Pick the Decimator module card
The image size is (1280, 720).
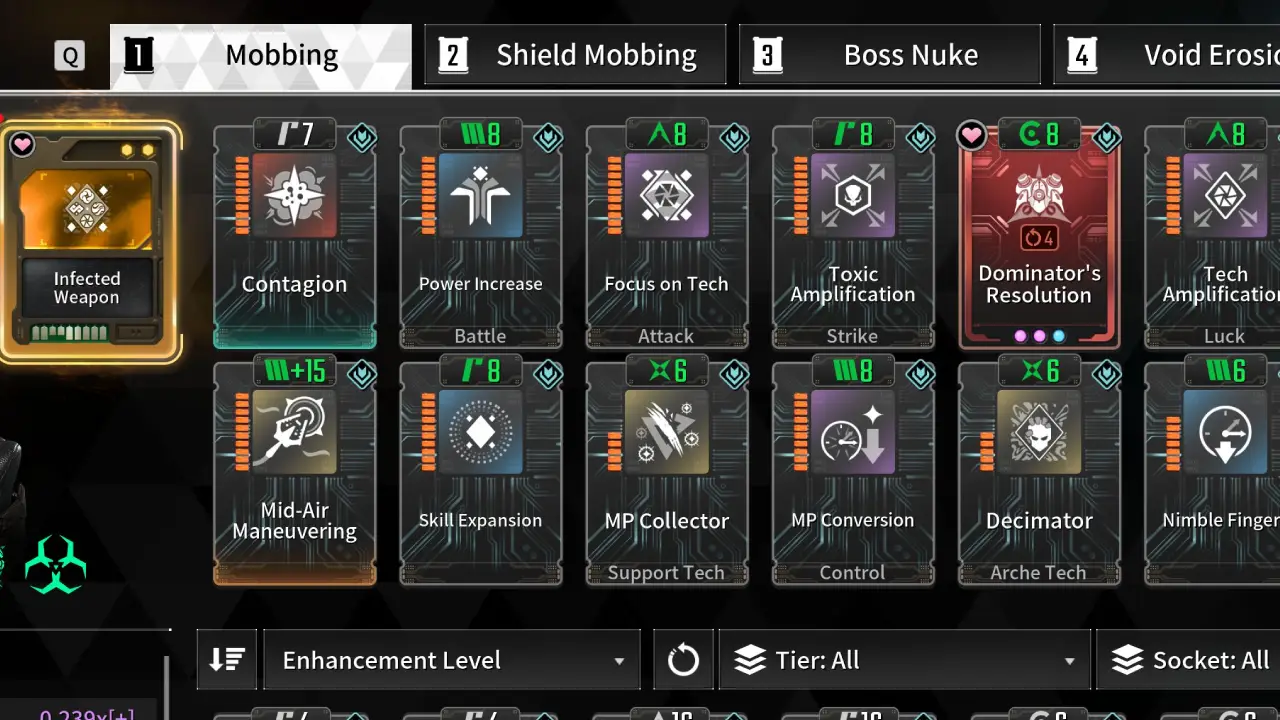(x=1039, y=474)
